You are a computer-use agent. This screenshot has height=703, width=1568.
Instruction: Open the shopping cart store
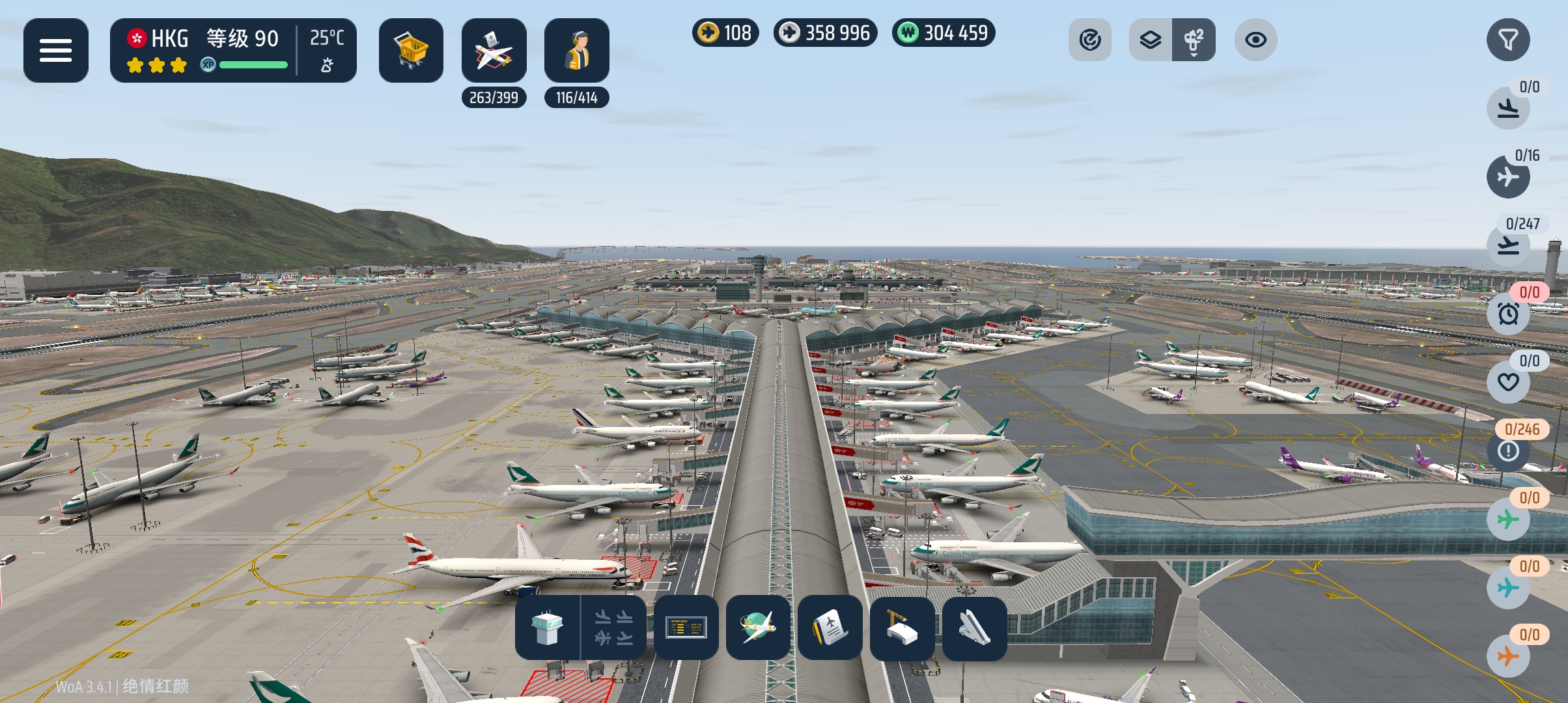411,50
